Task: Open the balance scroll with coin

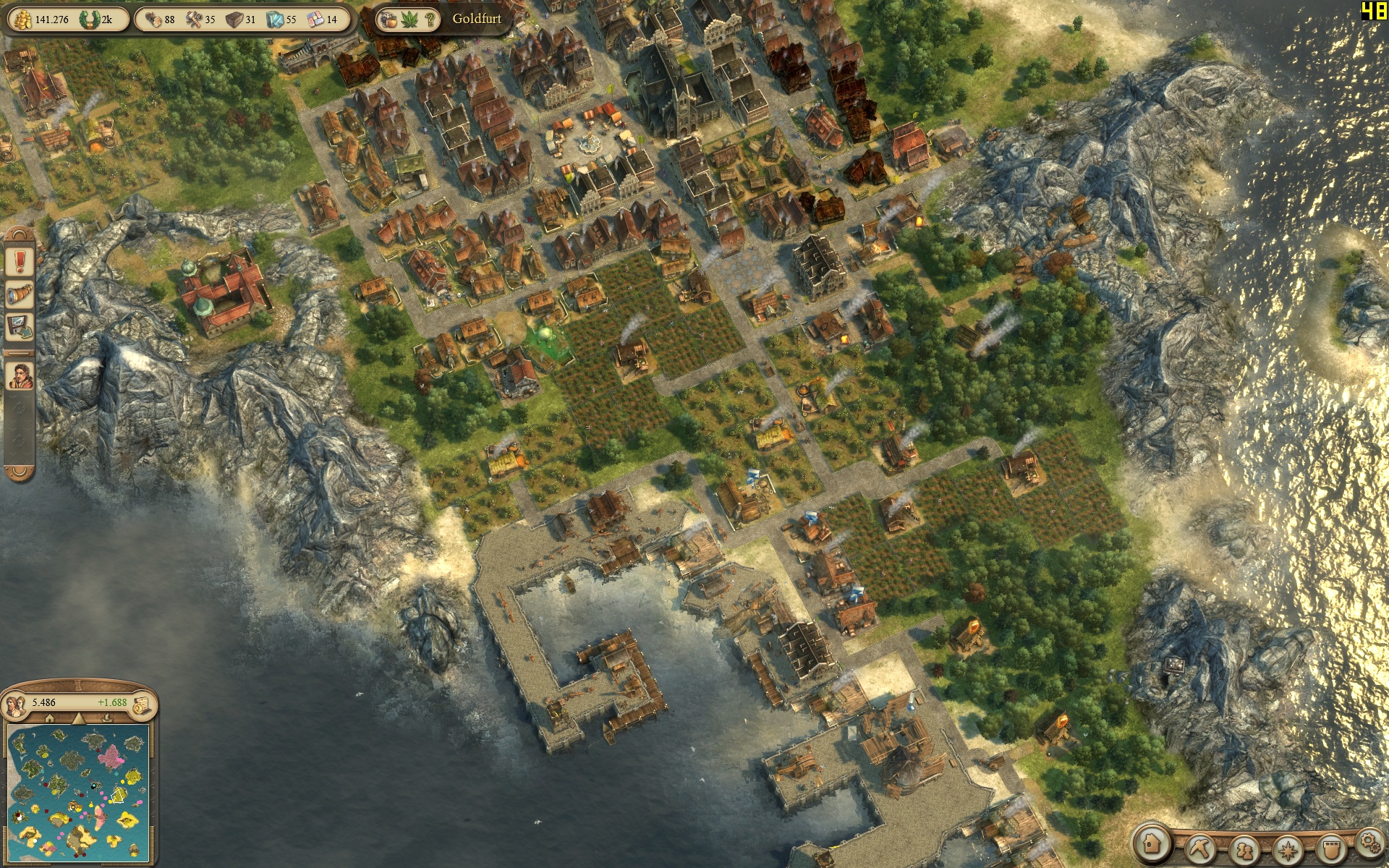Action: 142,703
